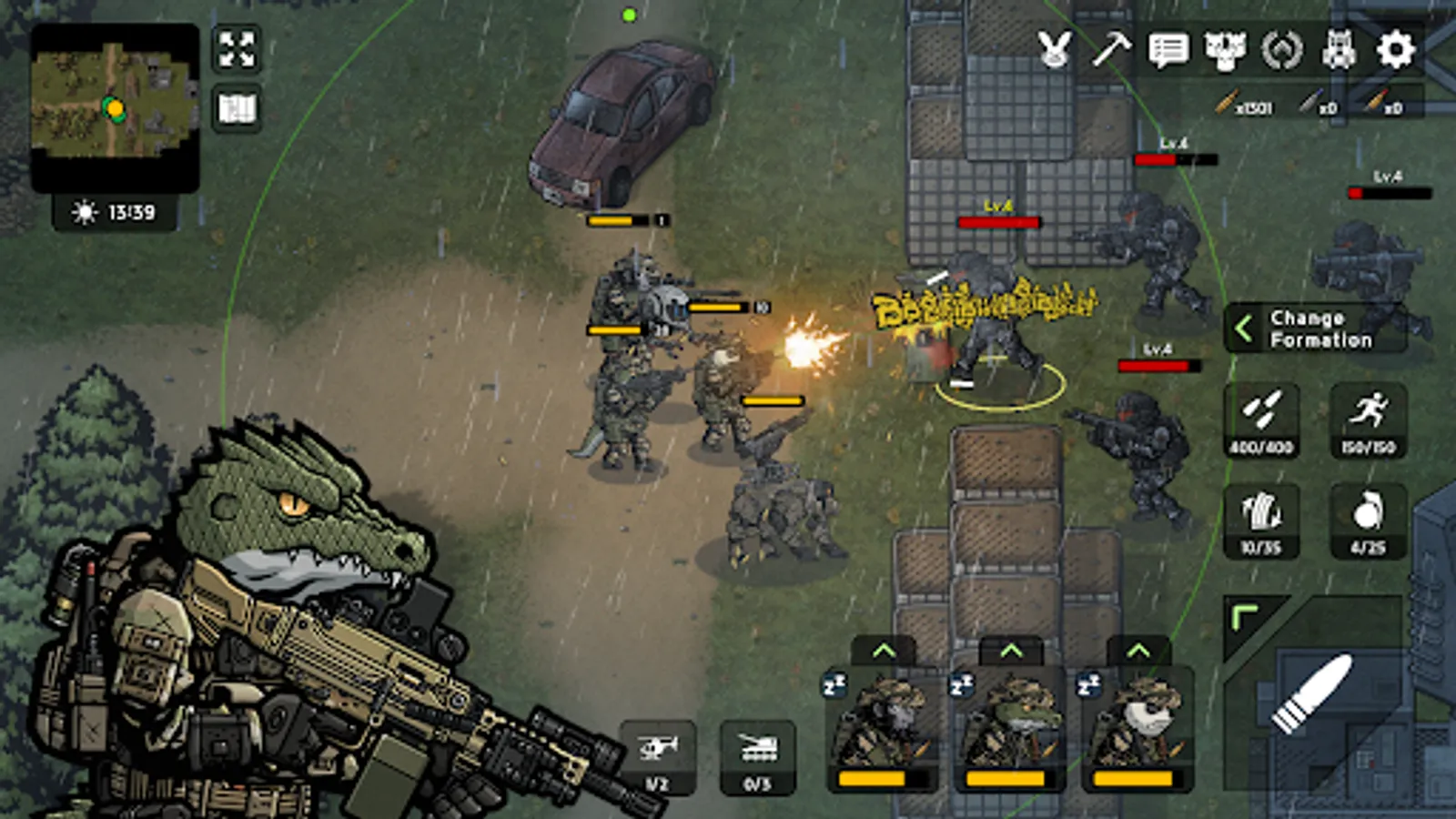
Task: Open the chat log speech bubble
Action: [1168, 49]
